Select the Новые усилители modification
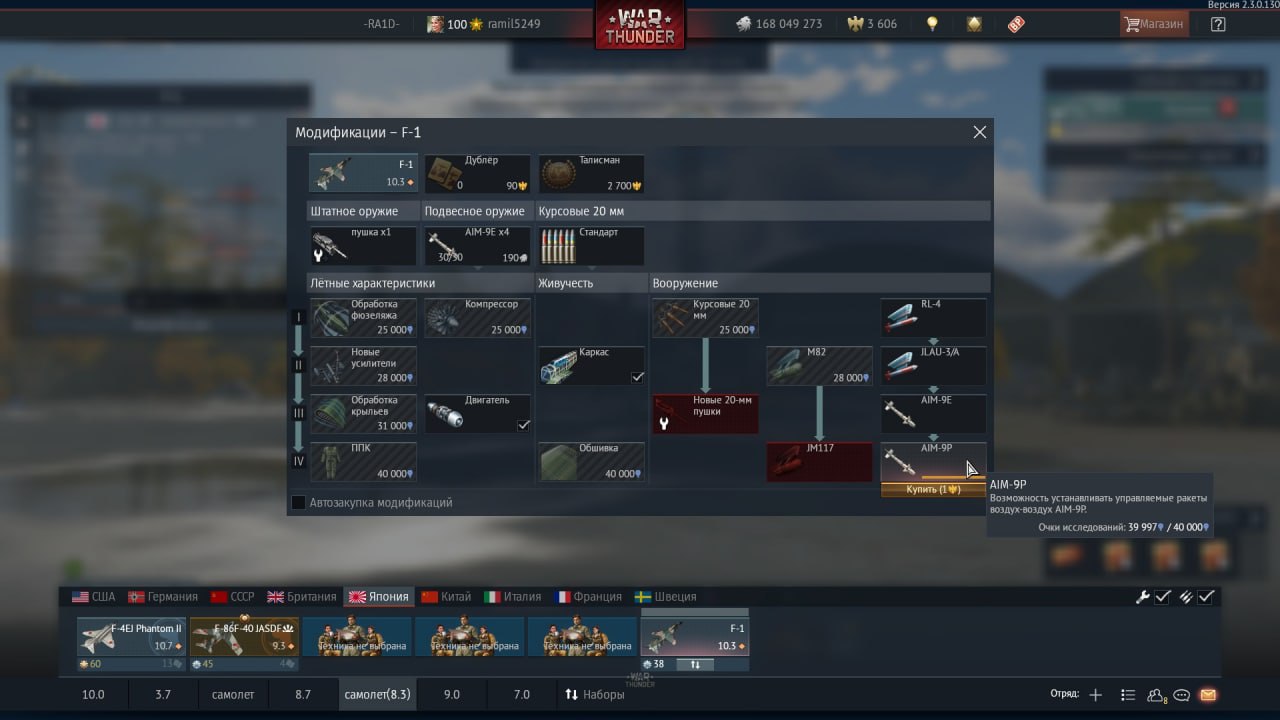1280x720 pixels. click(363, 365)
